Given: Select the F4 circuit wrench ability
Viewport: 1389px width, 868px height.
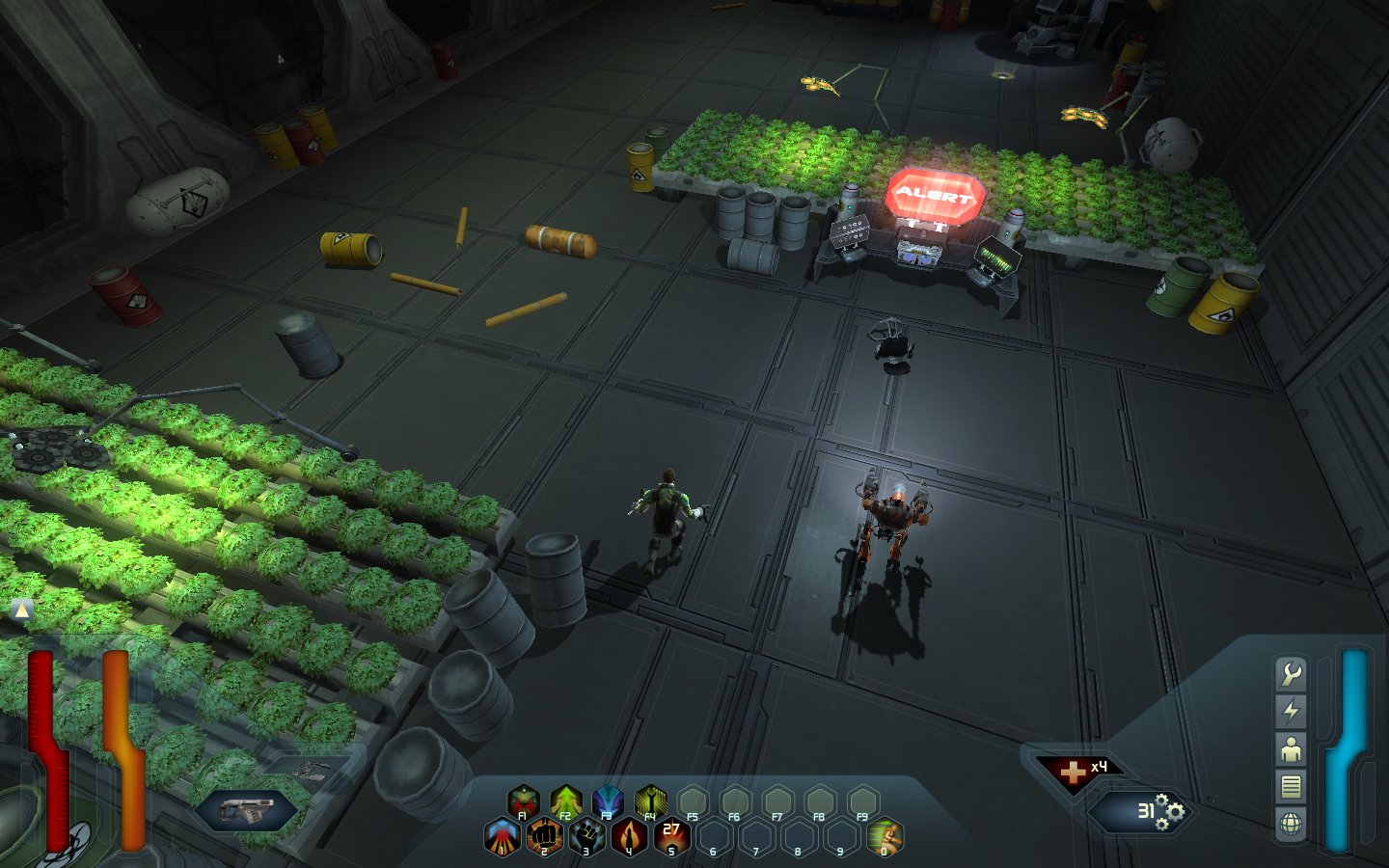Looking at the screenshot, I should point(651,801).
